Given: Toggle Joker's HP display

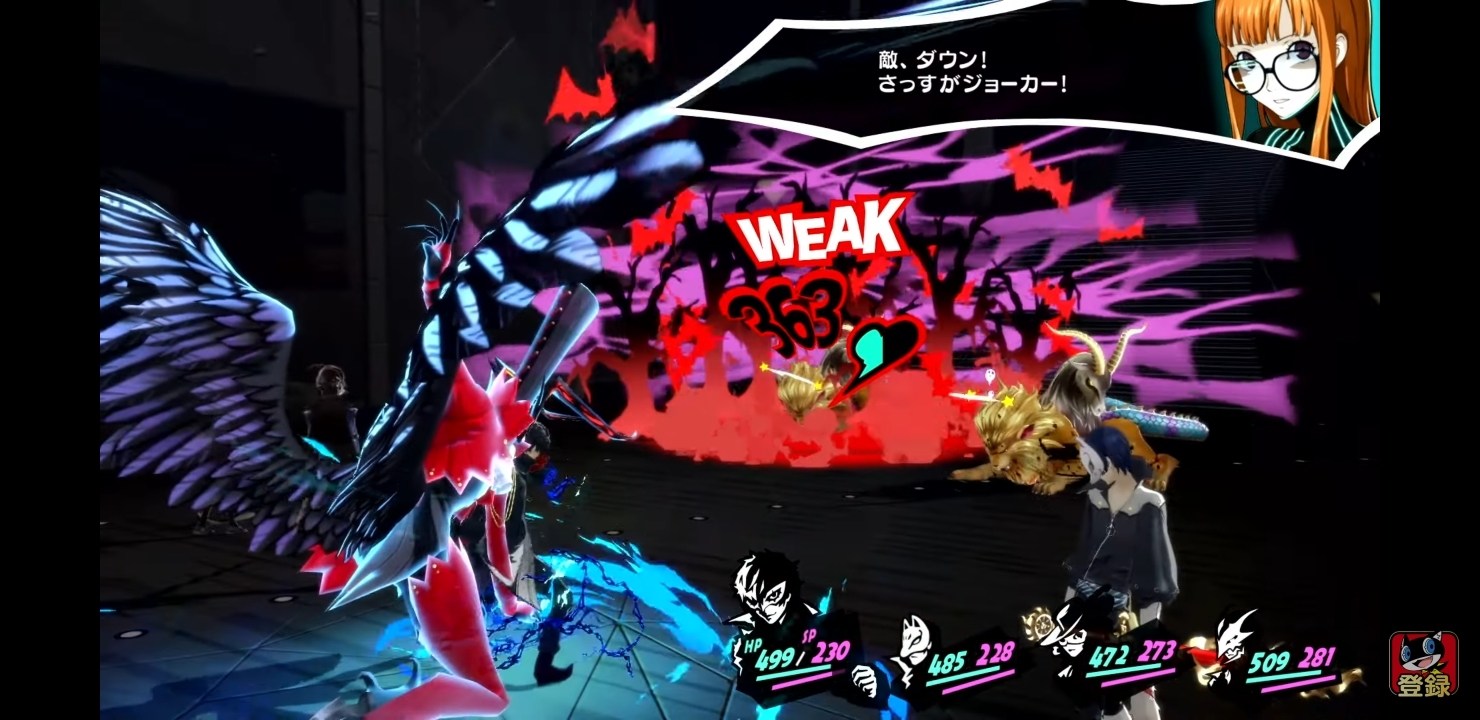Looking at the screenshot, I should click(x=775, y=660).
